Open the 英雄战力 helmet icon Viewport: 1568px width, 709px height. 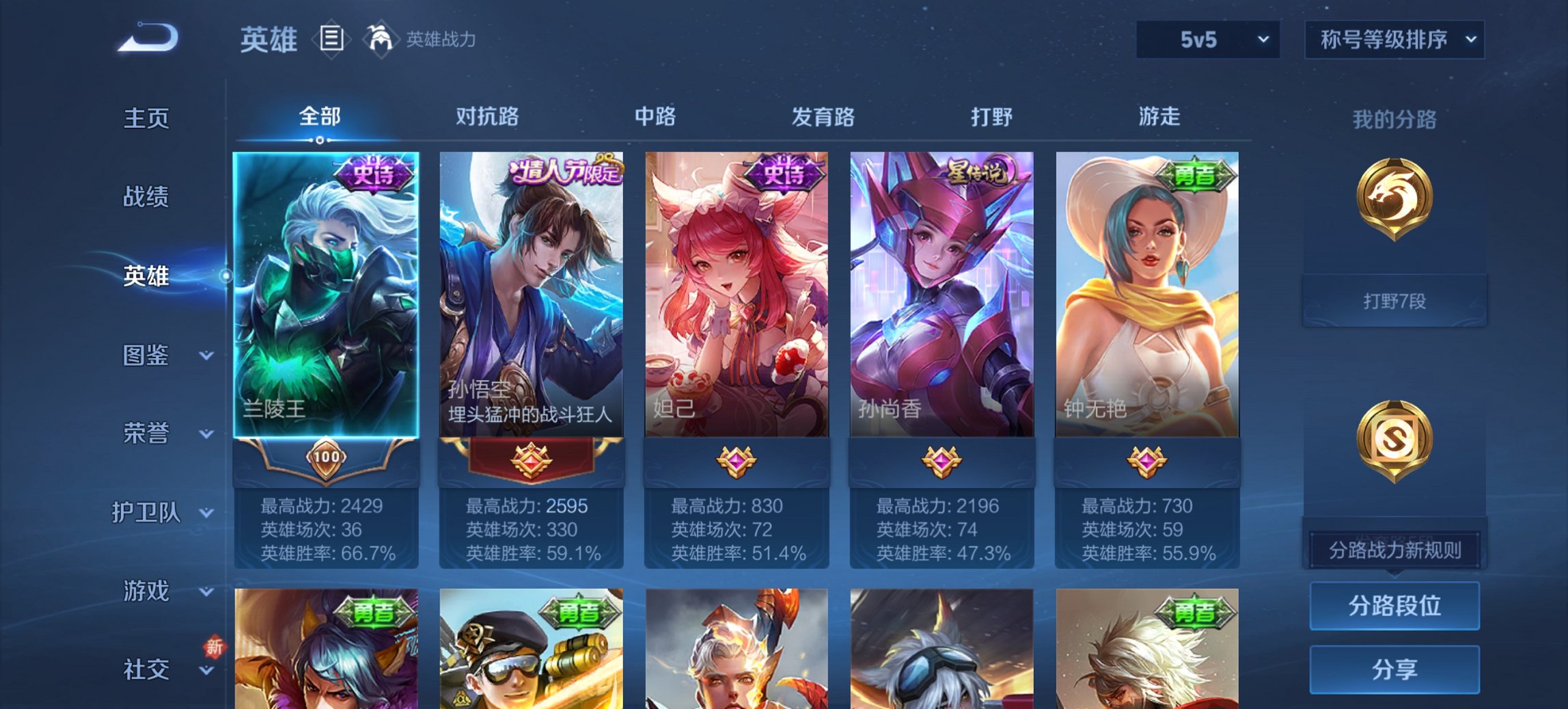coord(381,40)
